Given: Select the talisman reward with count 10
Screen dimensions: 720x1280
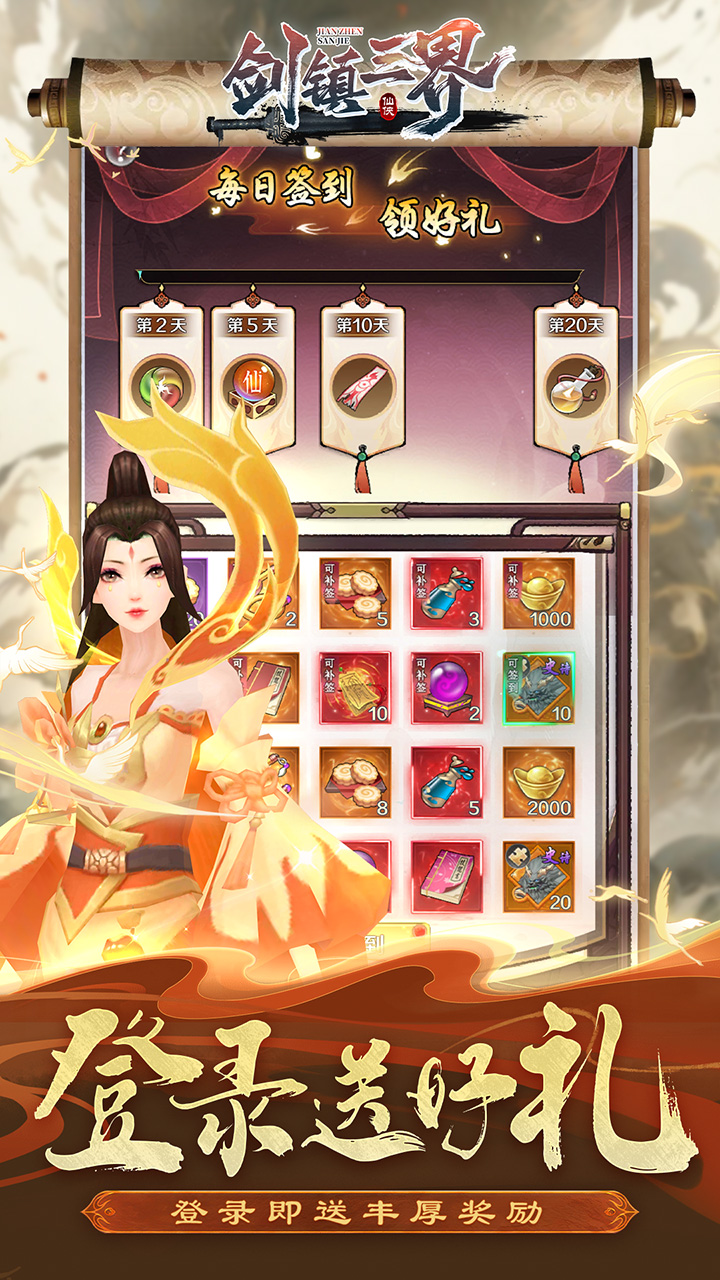Looking at the screenshot, I should click(355, 688).
